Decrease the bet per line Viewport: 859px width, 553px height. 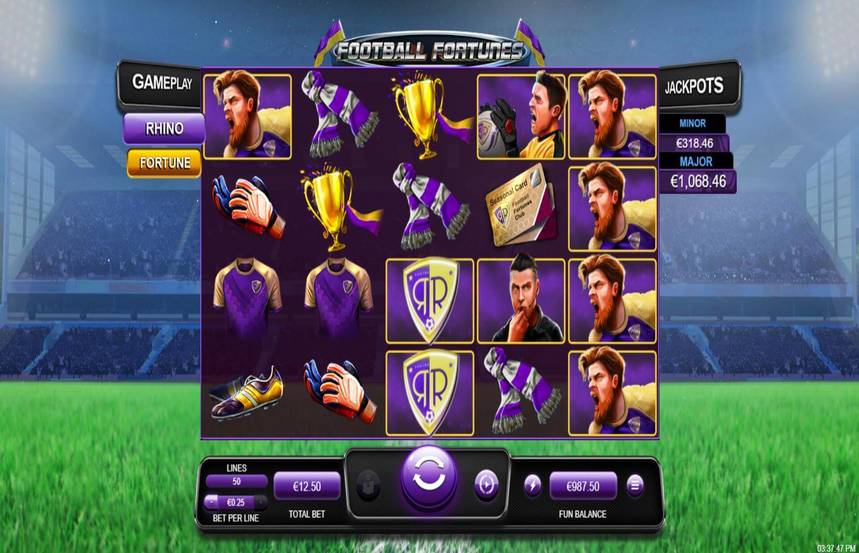(x=211, y=502)
